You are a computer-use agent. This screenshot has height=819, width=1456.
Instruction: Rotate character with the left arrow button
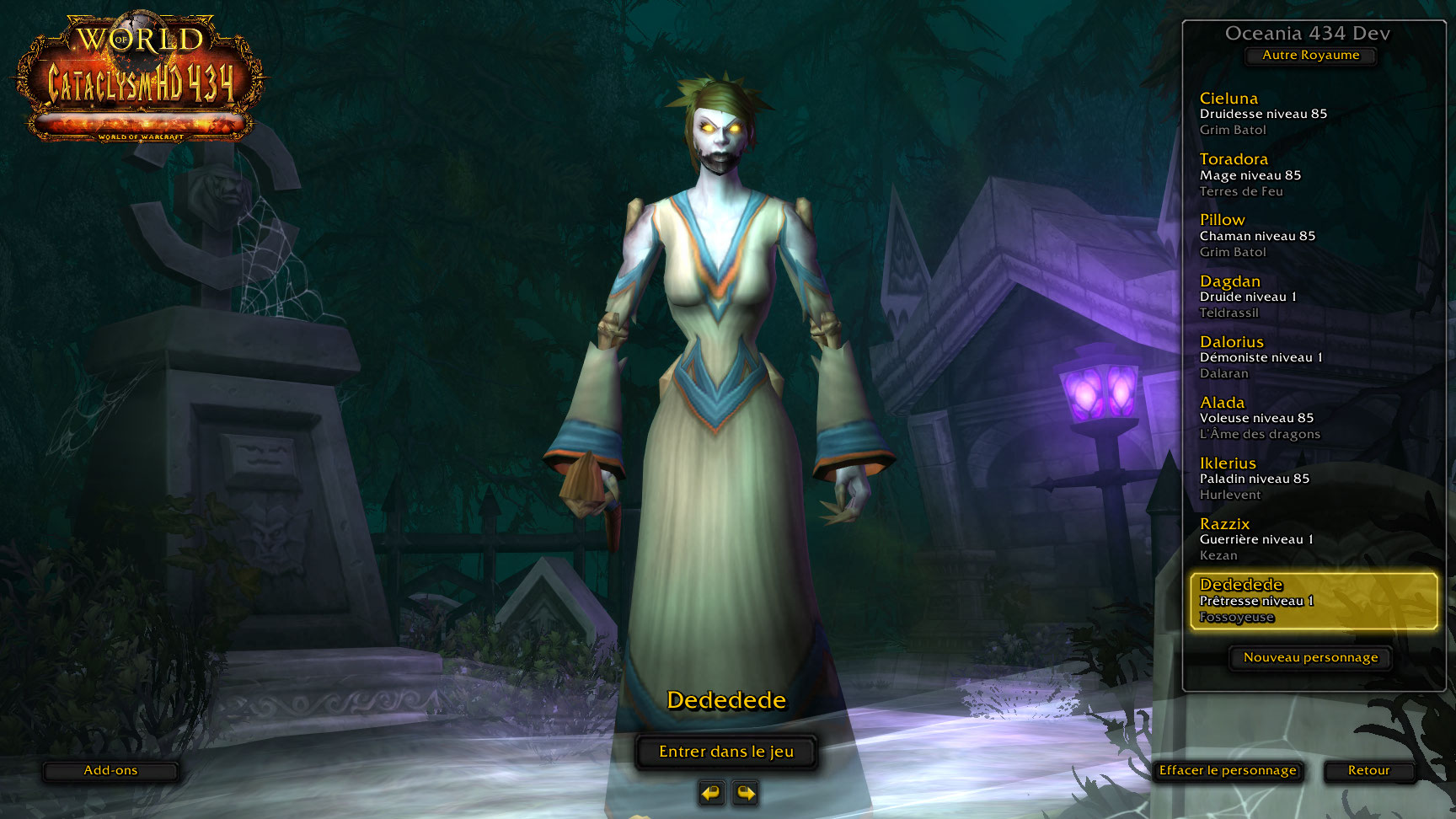click(x=712, y=793)
